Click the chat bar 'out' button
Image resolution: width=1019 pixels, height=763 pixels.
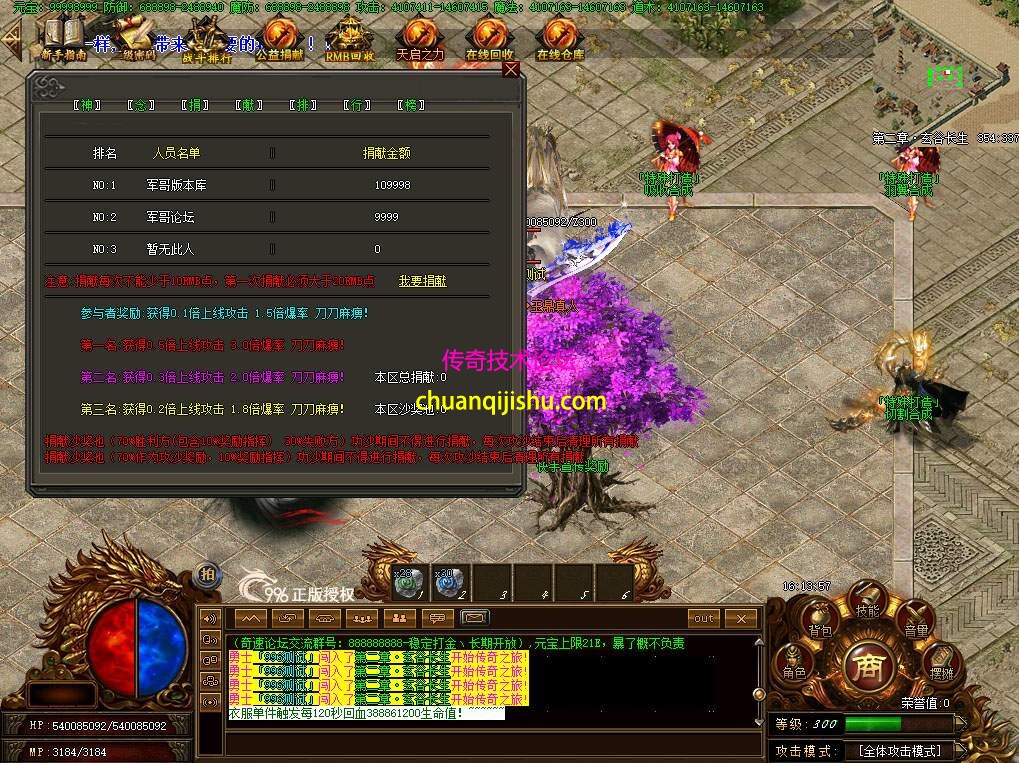click(704, 618)
